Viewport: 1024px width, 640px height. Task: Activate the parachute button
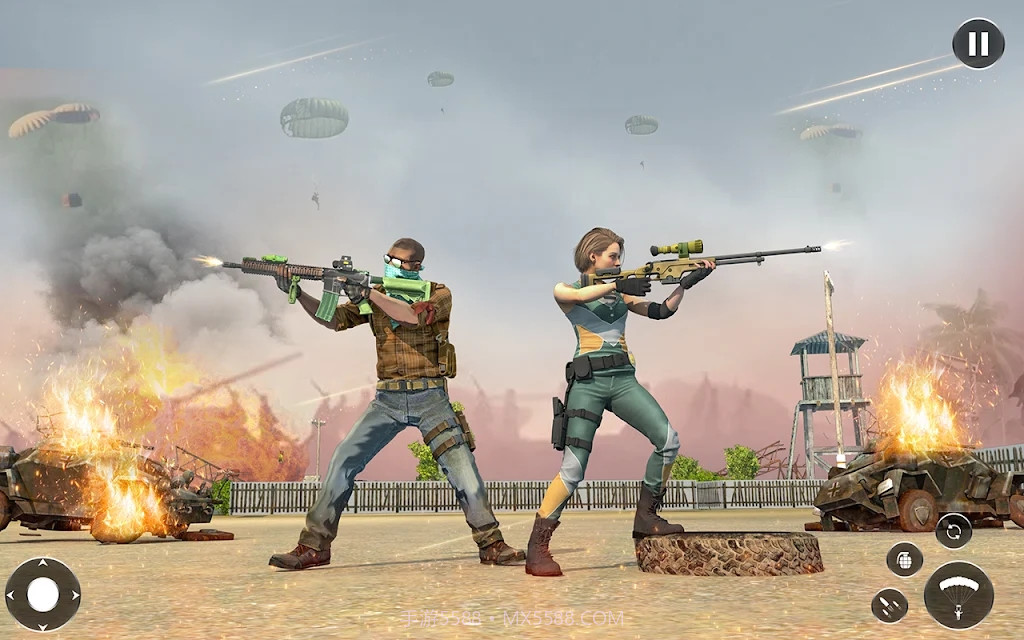point(958,594)
